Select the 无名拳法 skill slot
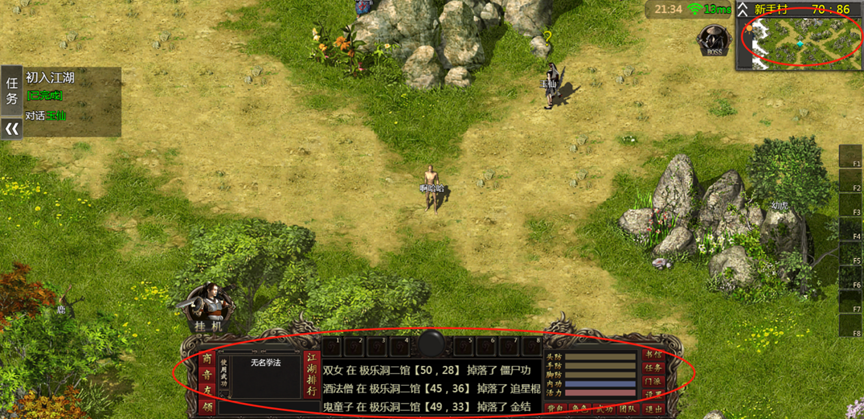 click(265, 362)
